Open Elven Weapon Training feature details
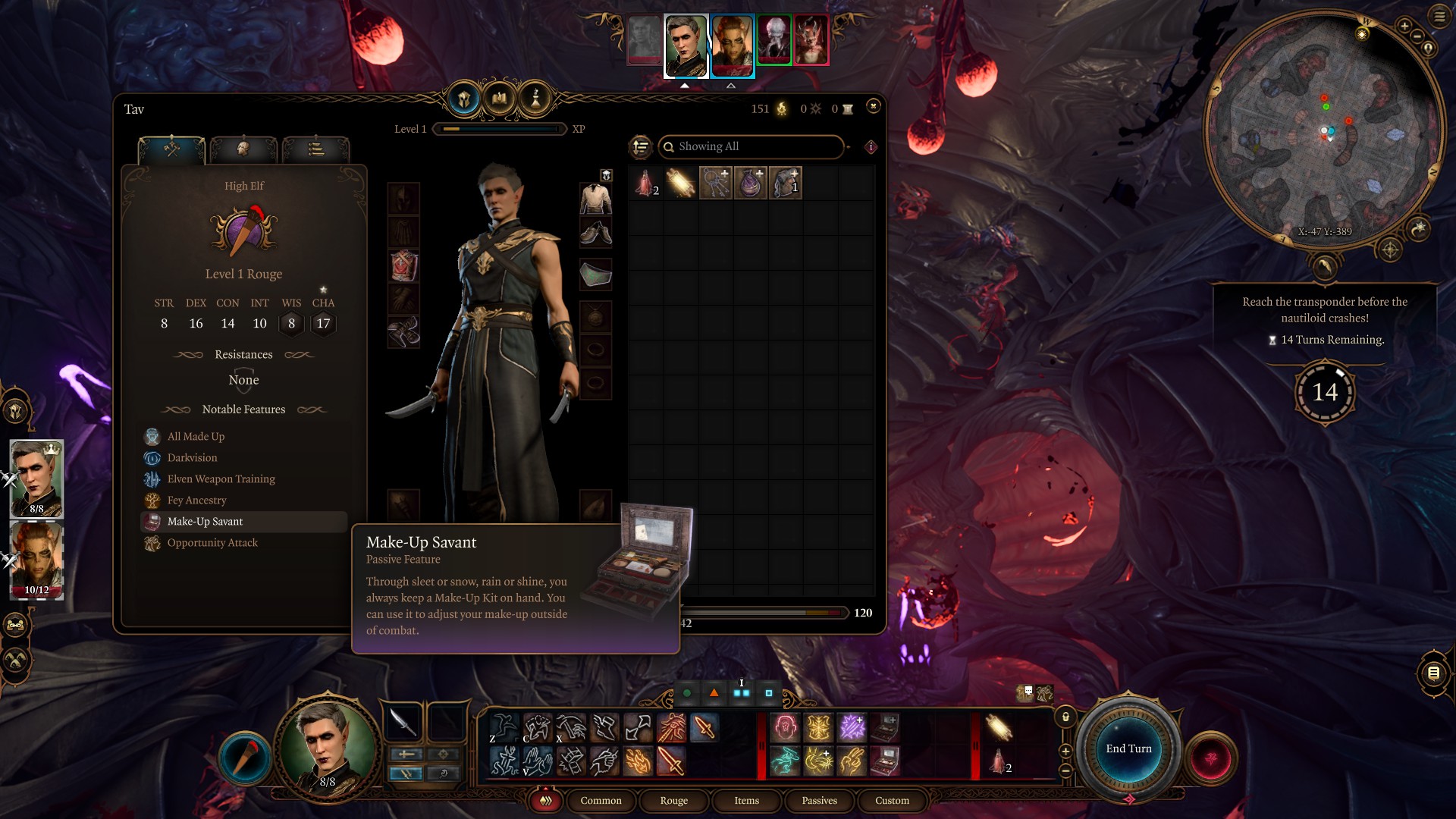The height and width of the screenshot is (819, 1456). click(x=221, y=479)
